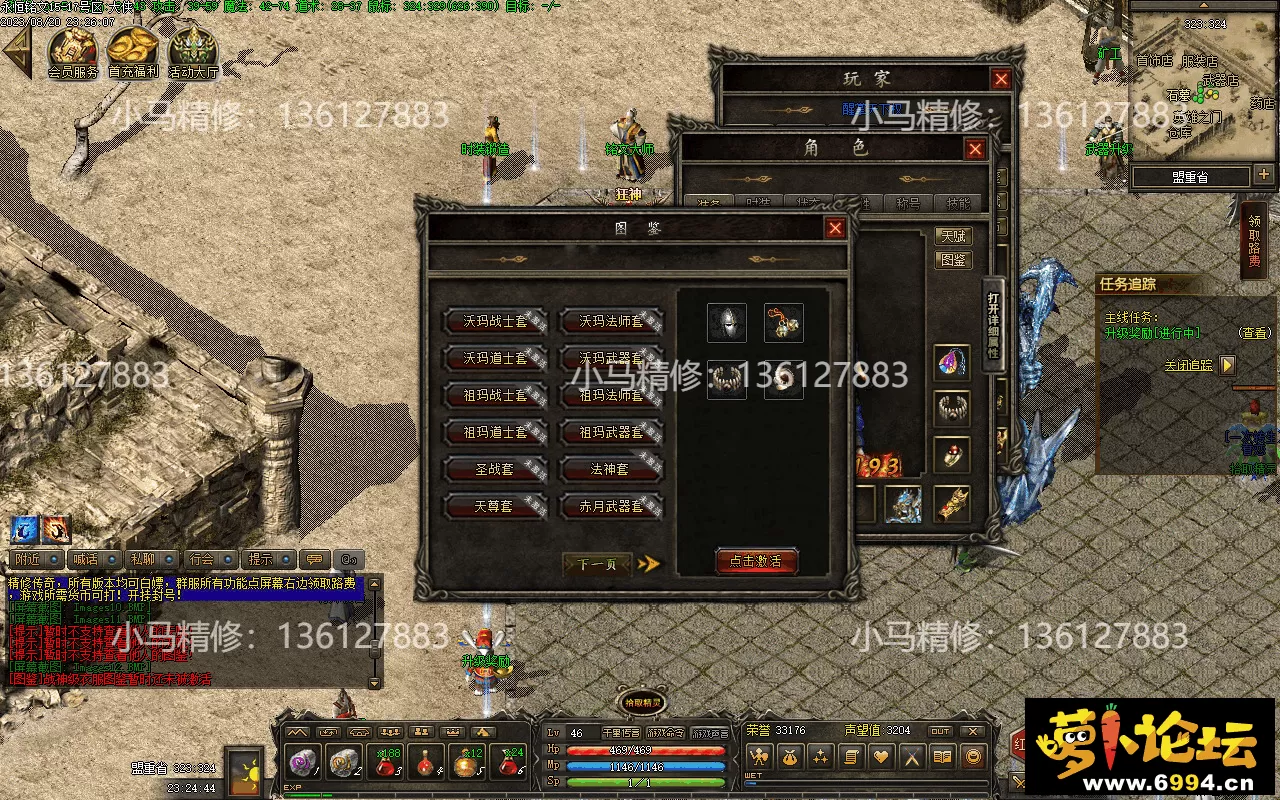1280x800 pixels.
Task: Switch chat to the 行会 guild channel
Action: 202,559
